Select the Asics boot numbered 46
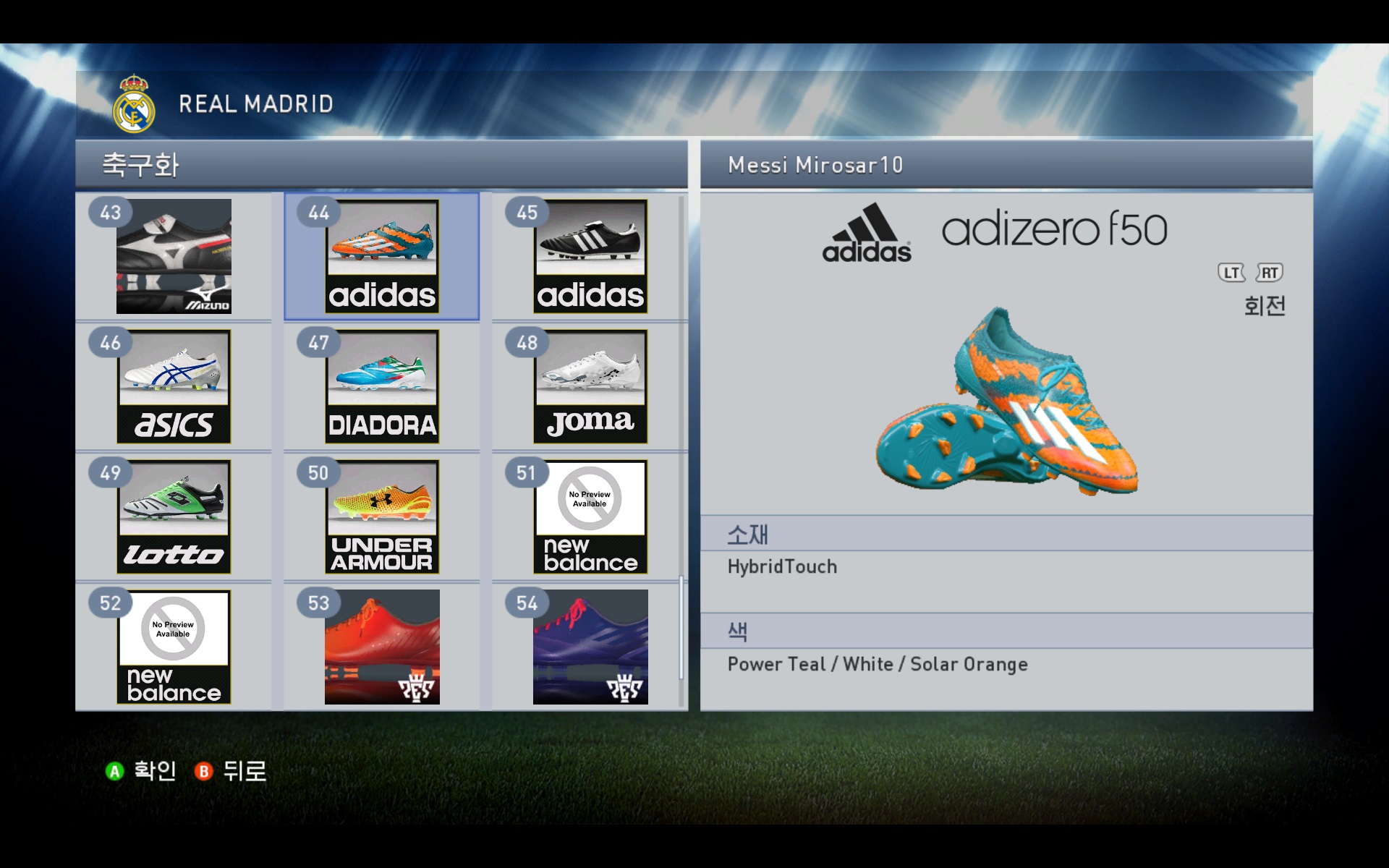The height and width of the screenshot is (868, 1389). coord(174,386)
